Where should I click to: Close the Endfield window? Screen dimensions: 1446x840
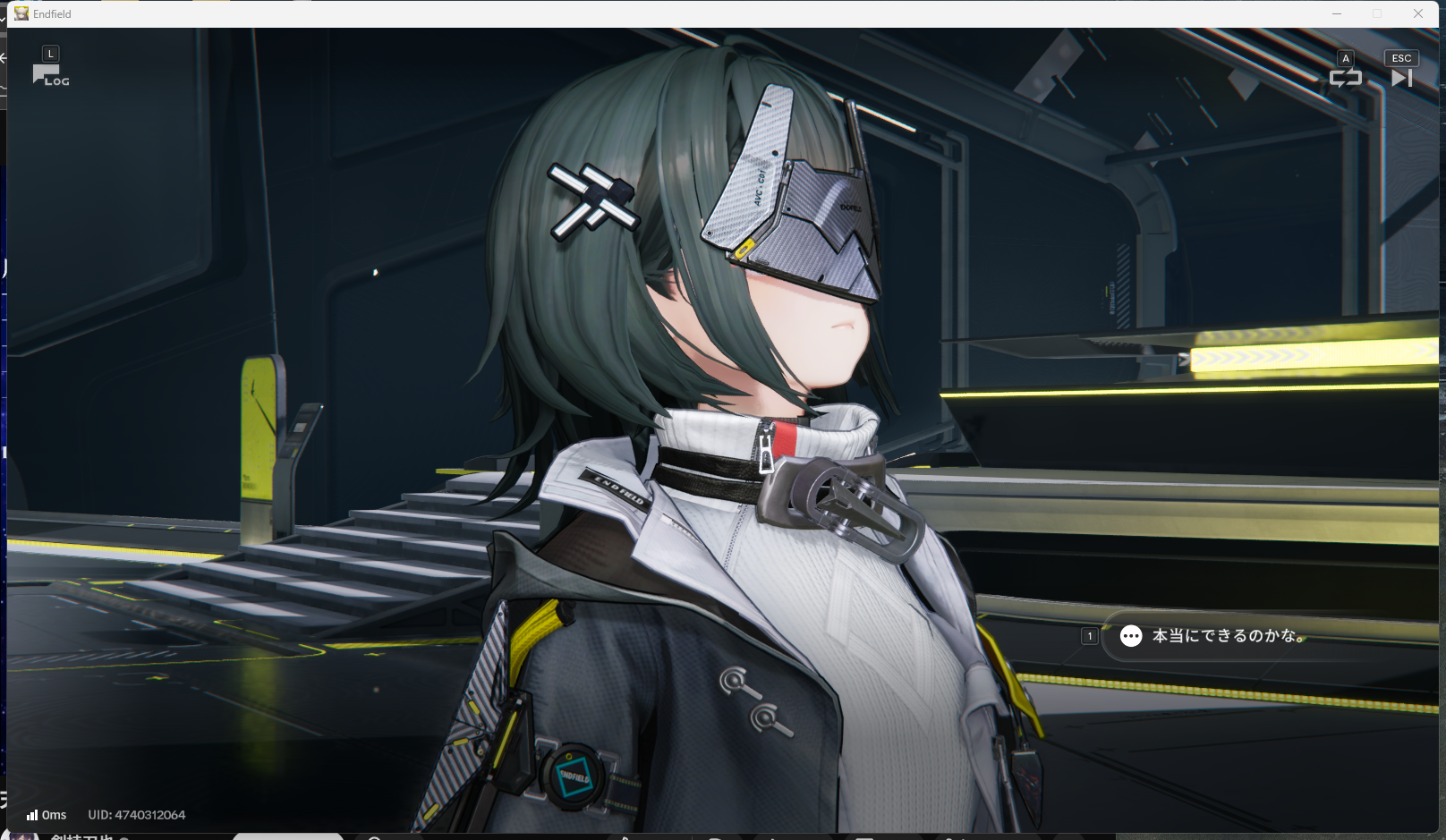(1418, 13)
